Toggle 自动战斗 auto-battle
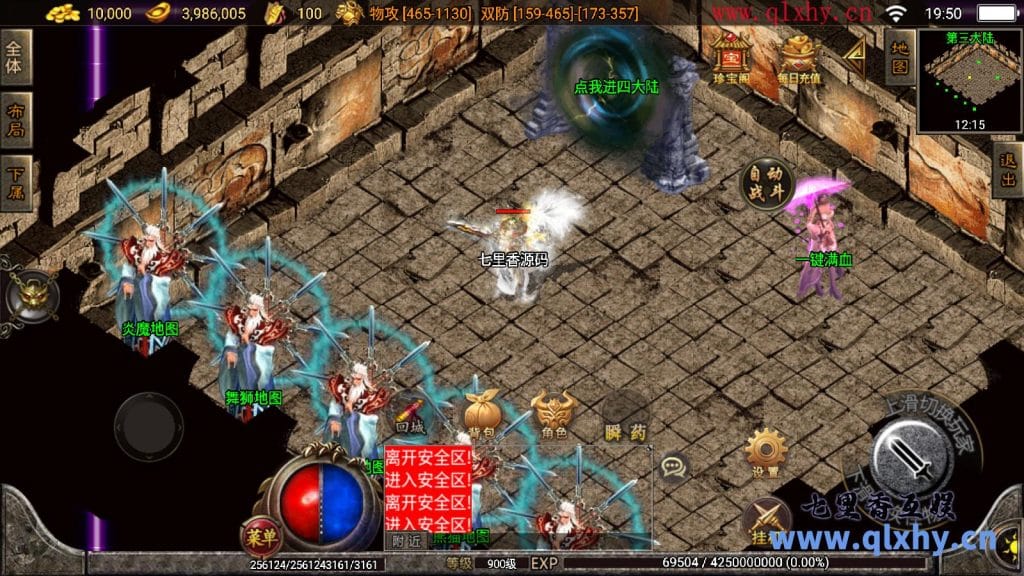The width and height of the screenshot is (1024, 576). [x=767, y=183]
